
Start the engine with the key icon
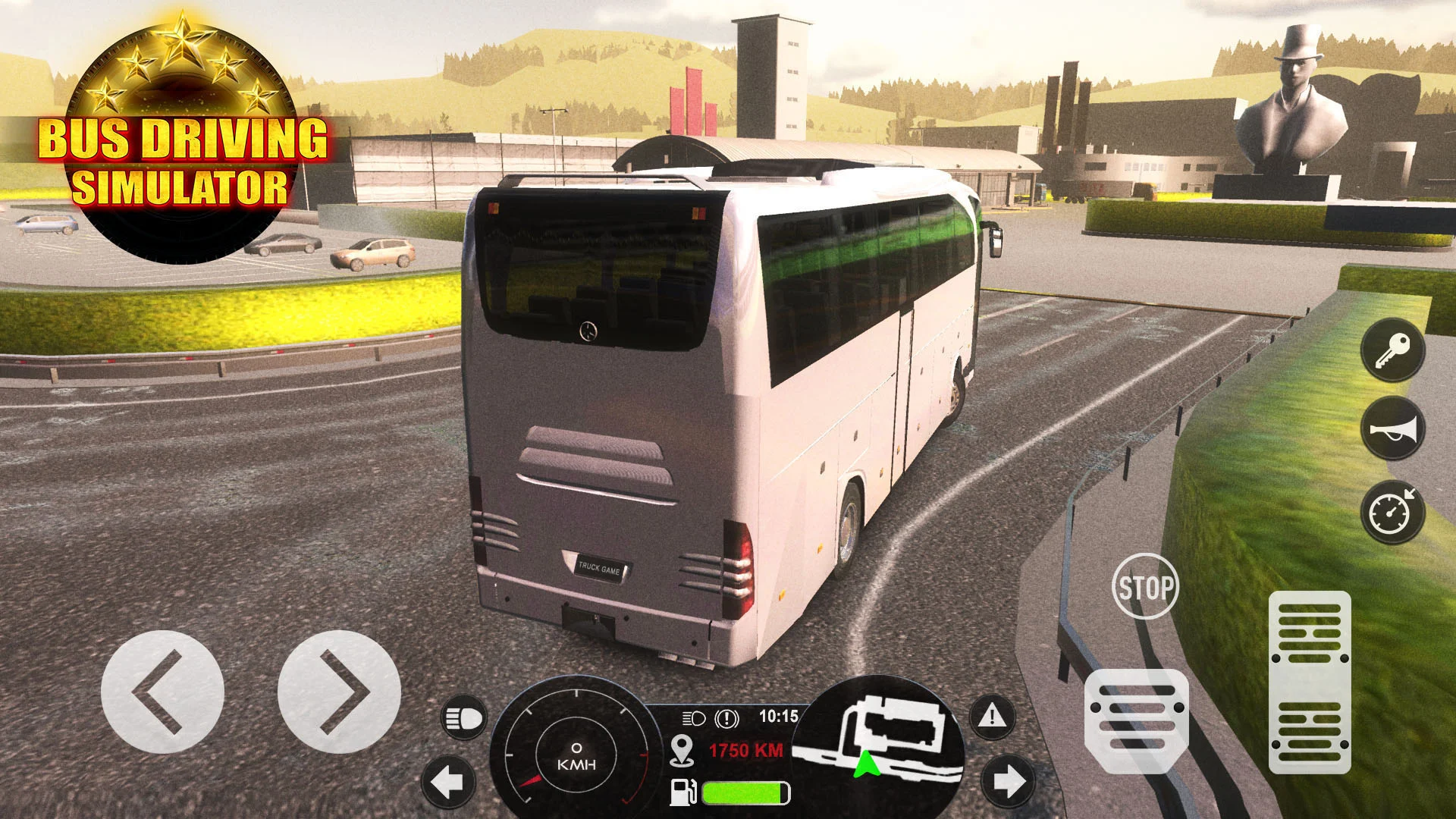(x=1393, y=350)
